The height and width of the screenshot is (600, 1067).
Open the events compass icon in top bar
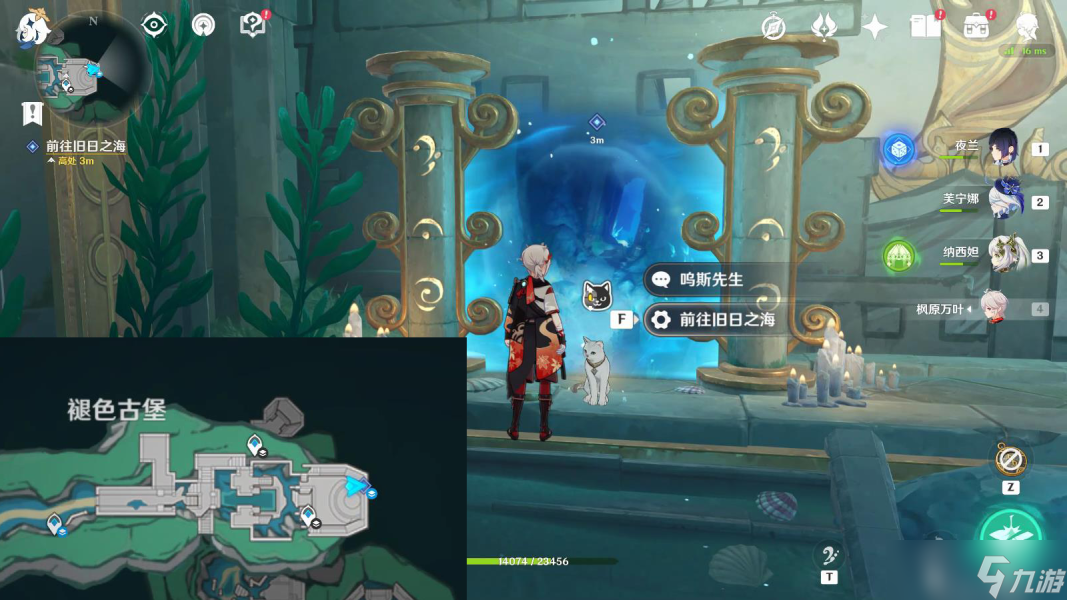[x=773, y=27]
